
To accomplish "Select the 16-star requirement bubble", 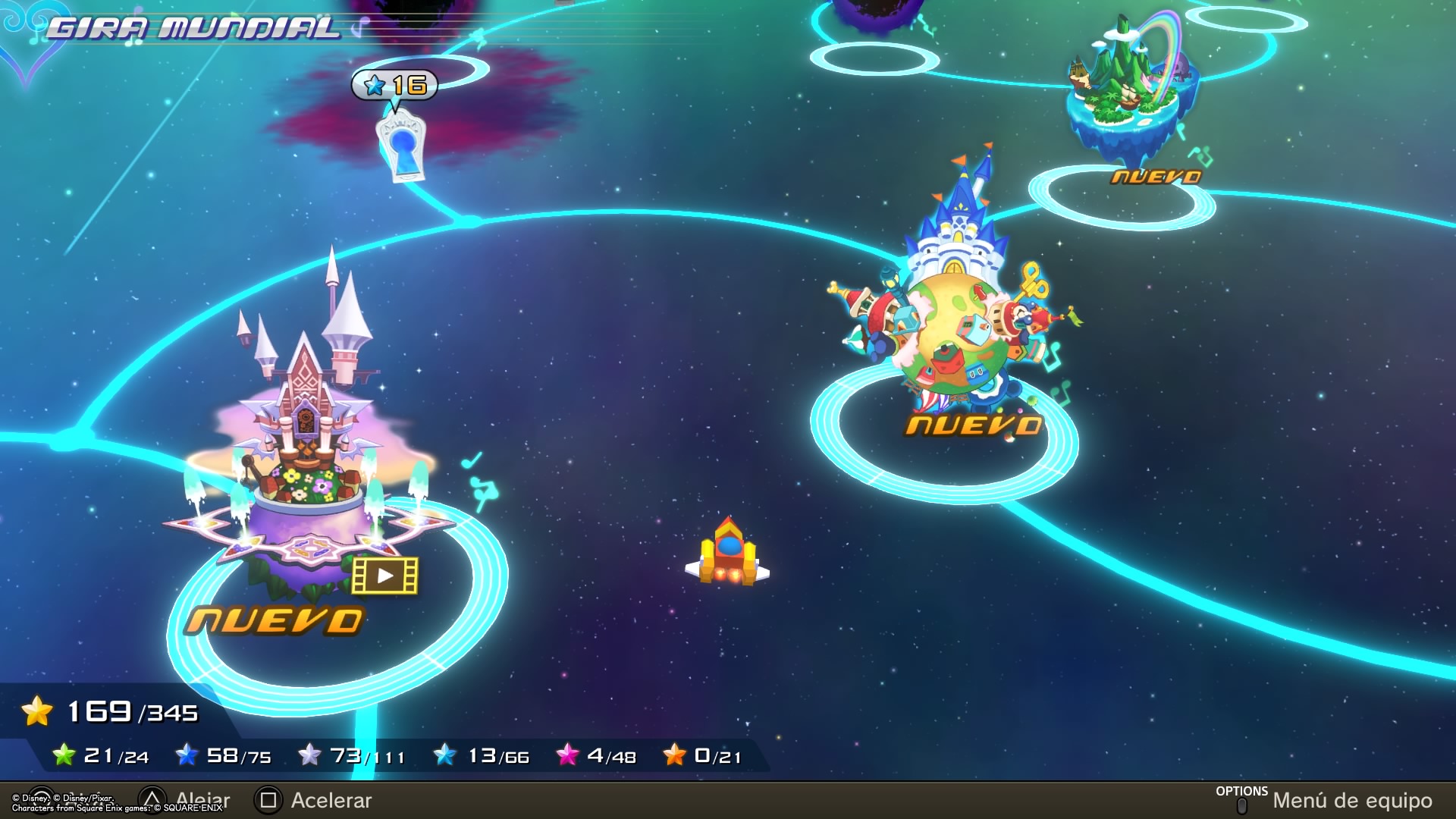I will point(395,85).
